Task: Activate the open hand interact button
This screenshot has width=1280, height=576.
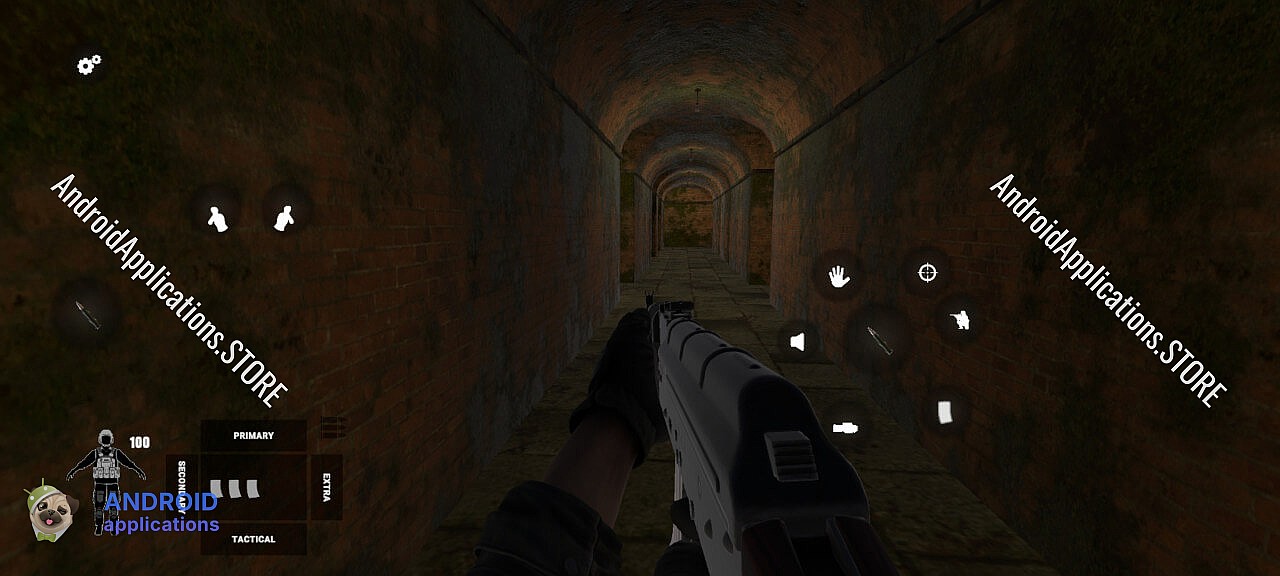Action: 839,277
